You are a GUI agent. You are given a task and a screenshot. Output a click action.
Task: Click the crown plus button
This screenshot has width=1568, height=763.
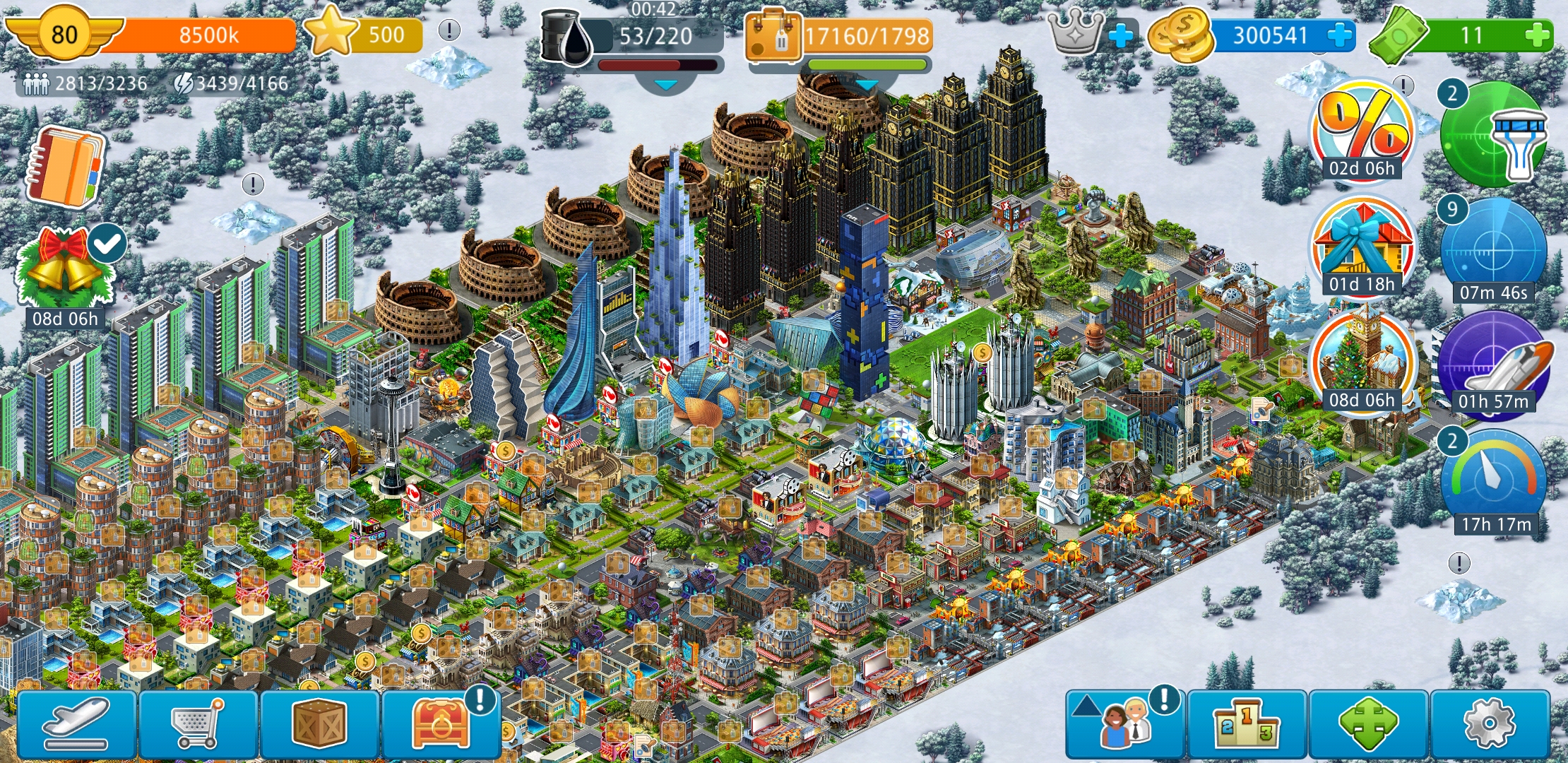click(1121, 35)
